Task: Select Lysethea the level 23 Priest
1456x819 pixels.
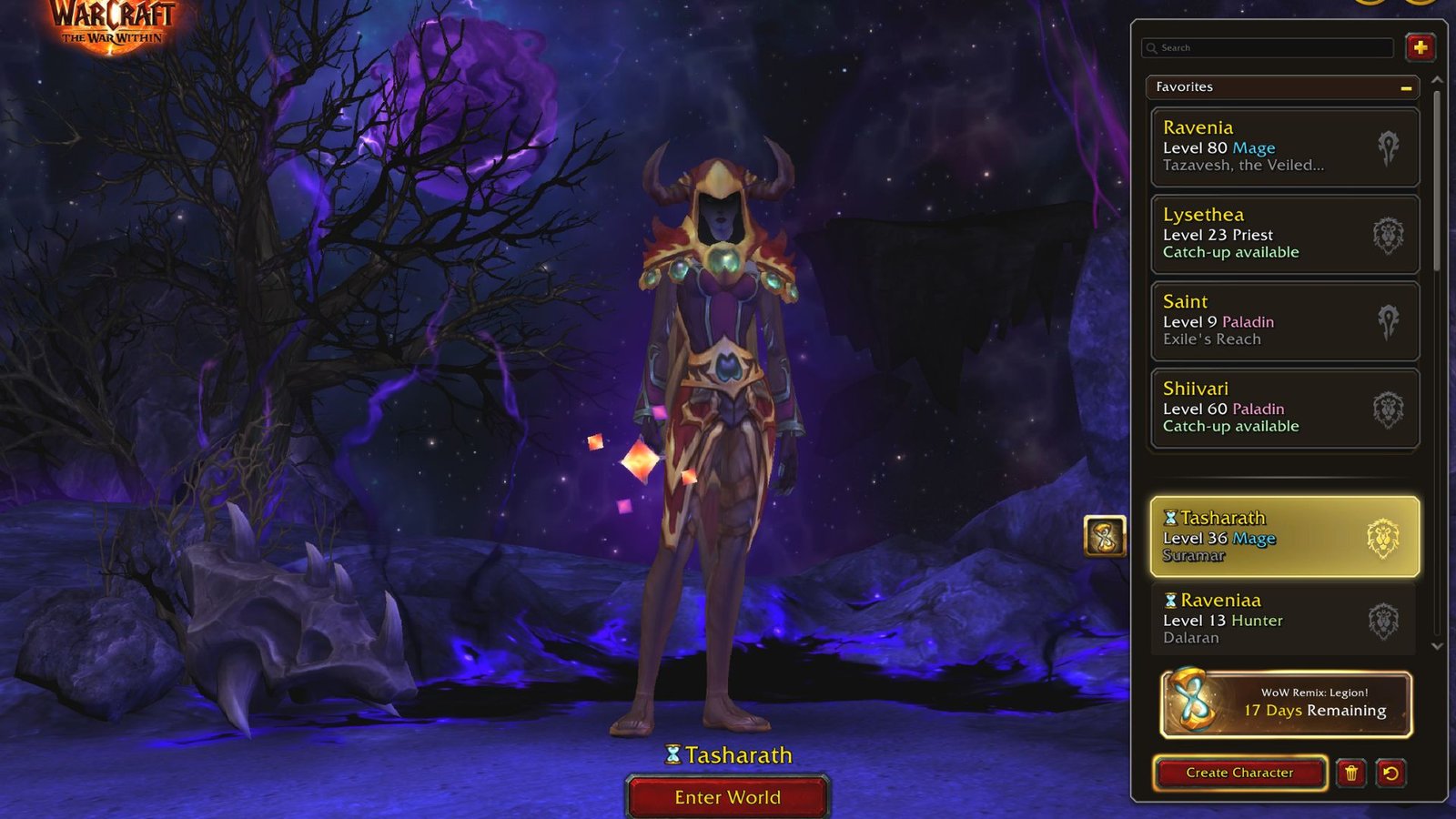Action: point(1274,234)
